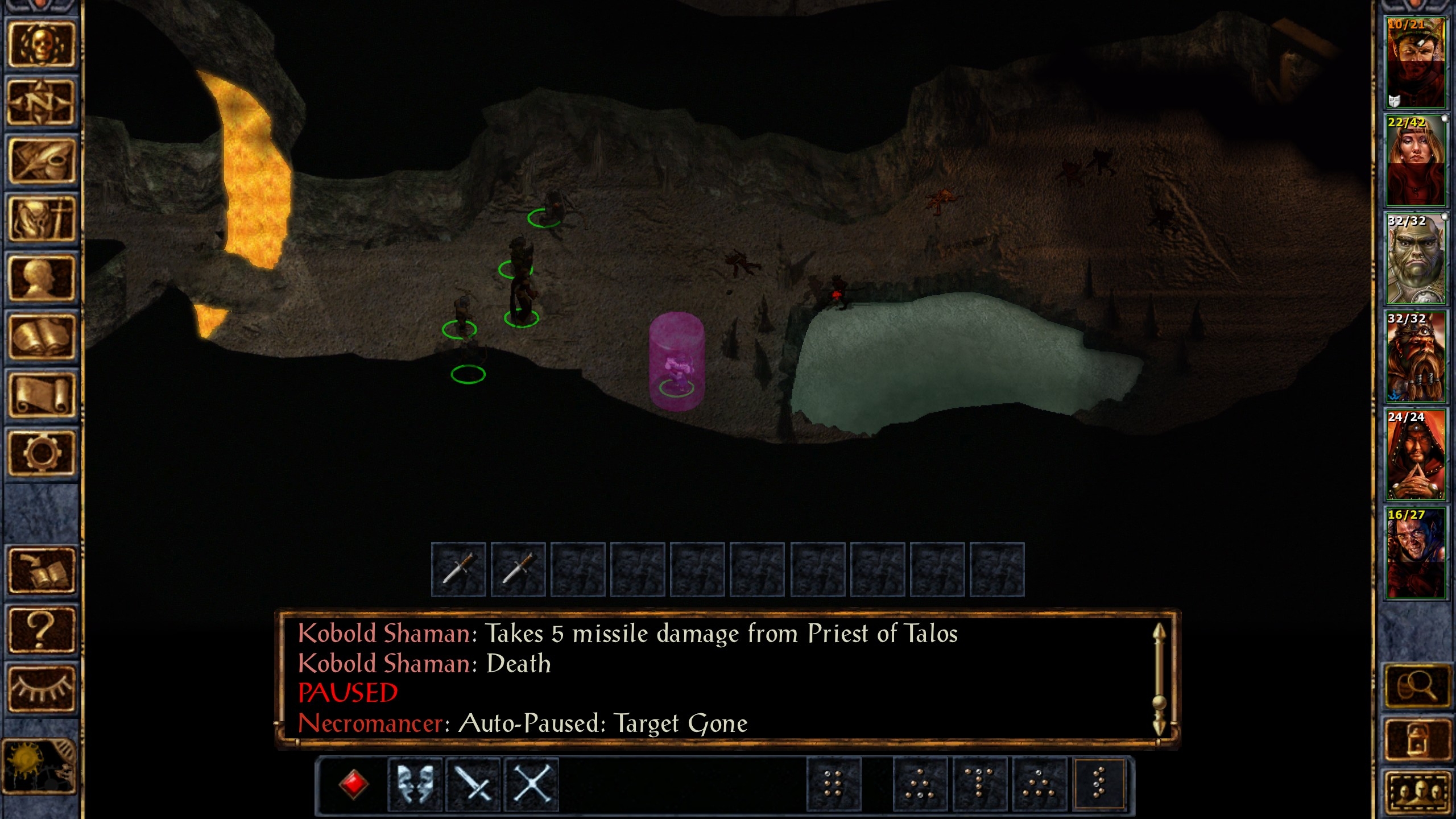Open the journal quill and inkwell button
This screenshot has width=1456, height=819.
41,162
